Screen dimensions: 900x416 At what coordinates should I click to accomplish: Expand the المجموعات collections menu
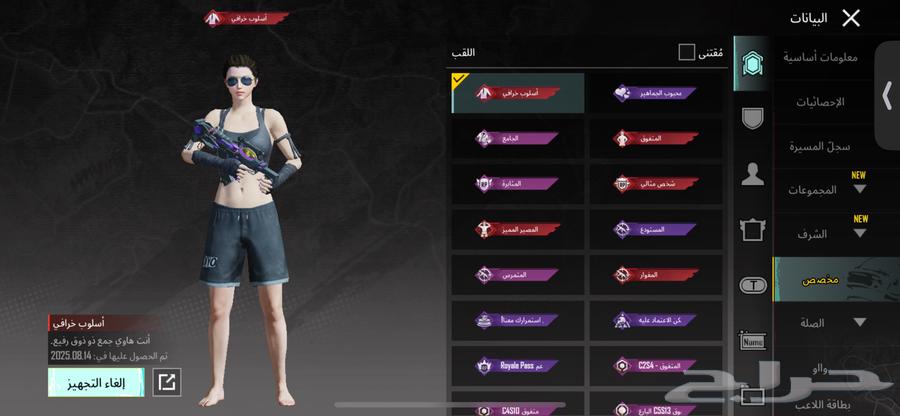[858, 190]
